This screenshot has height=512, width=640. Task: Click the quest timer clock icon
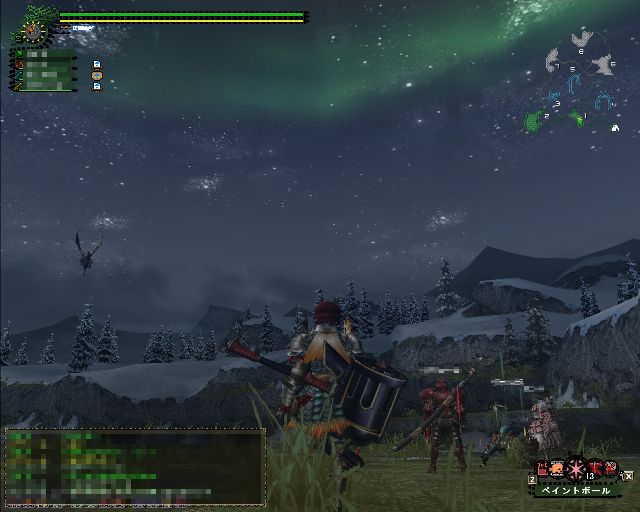click(x=35, y=32)
